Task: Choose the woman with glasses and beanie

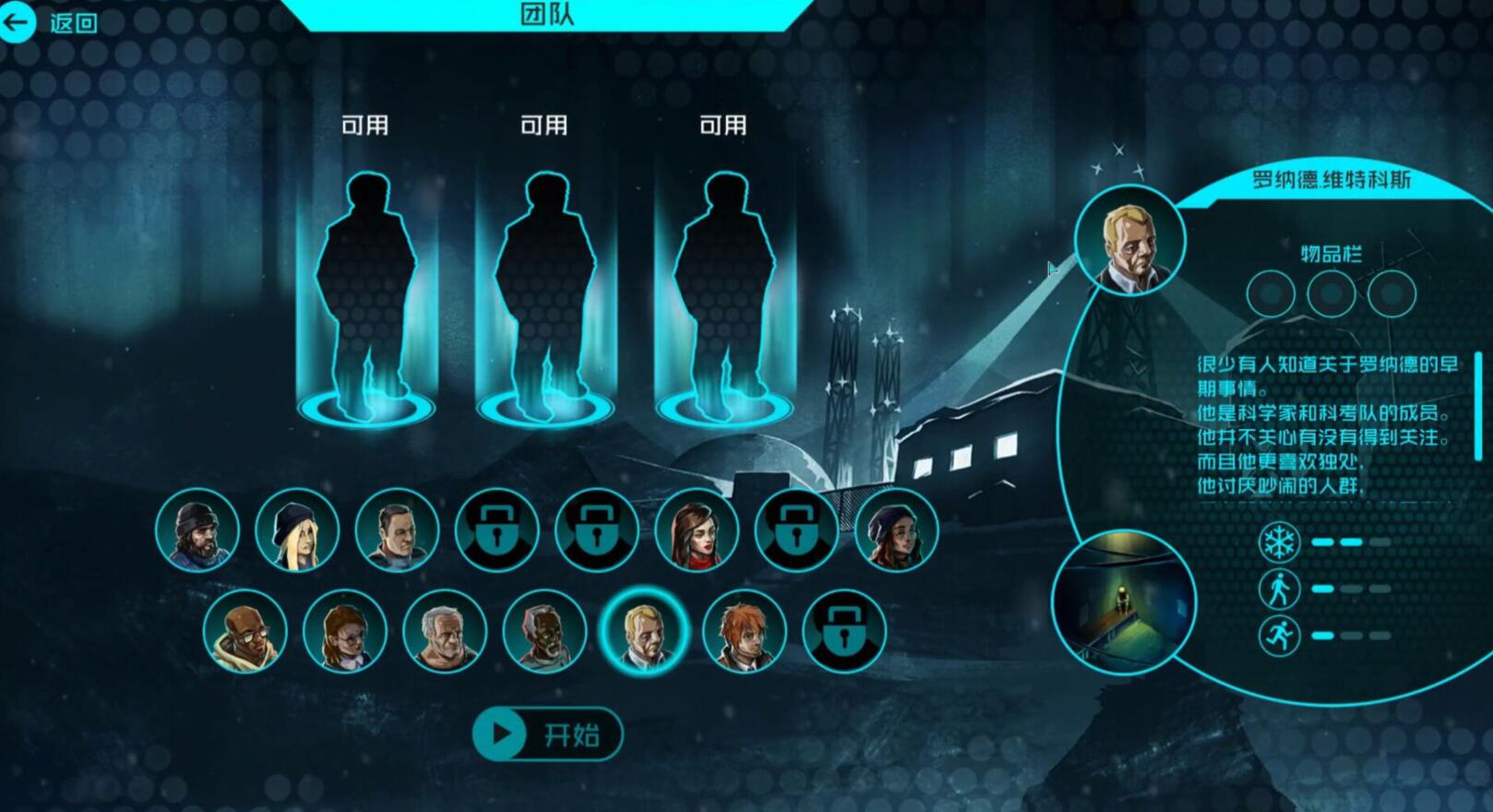Action: [896, 530]
